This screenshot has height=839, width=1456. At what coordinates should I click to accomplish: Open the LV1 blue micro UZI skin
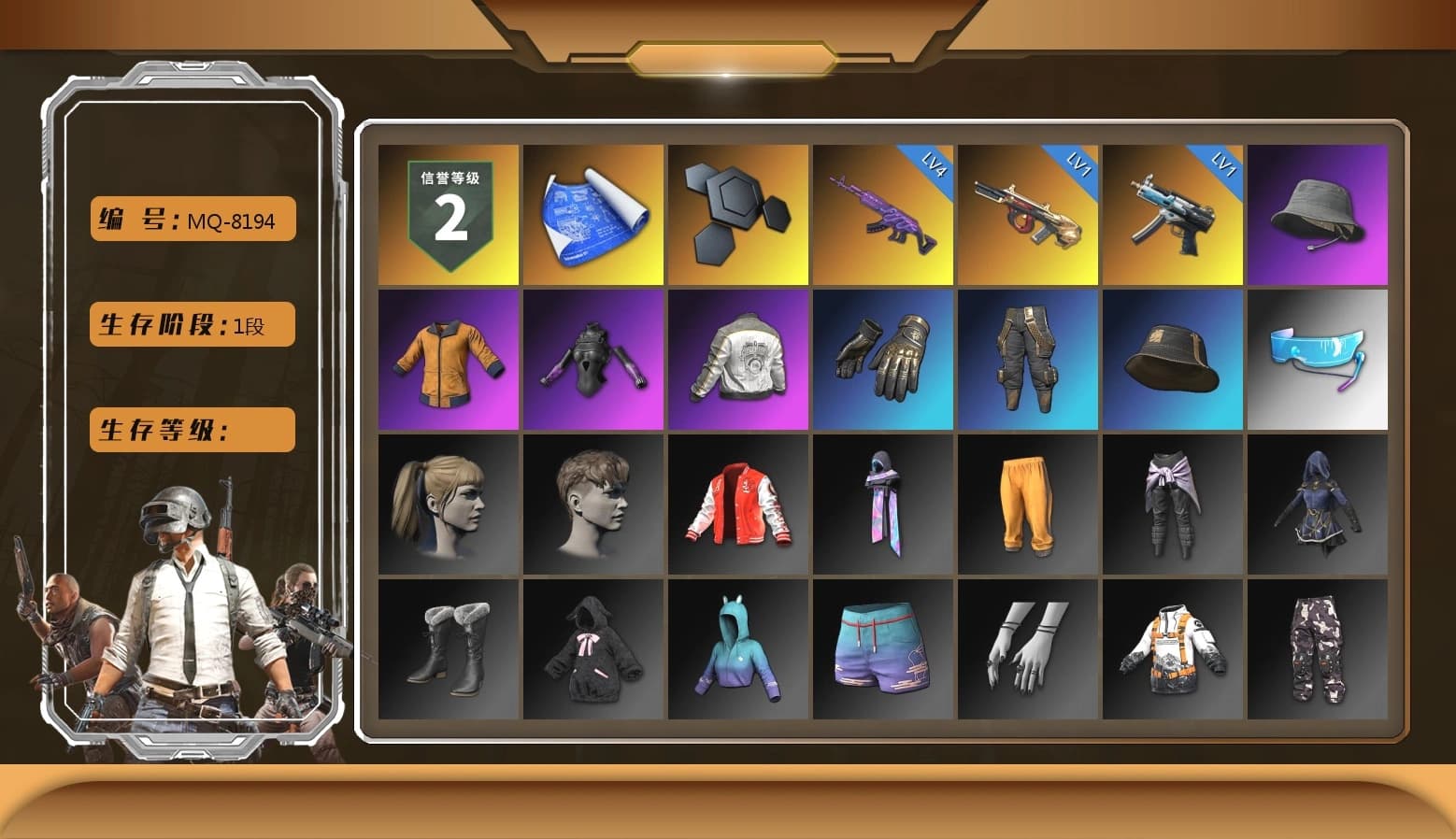point(1173,213)
